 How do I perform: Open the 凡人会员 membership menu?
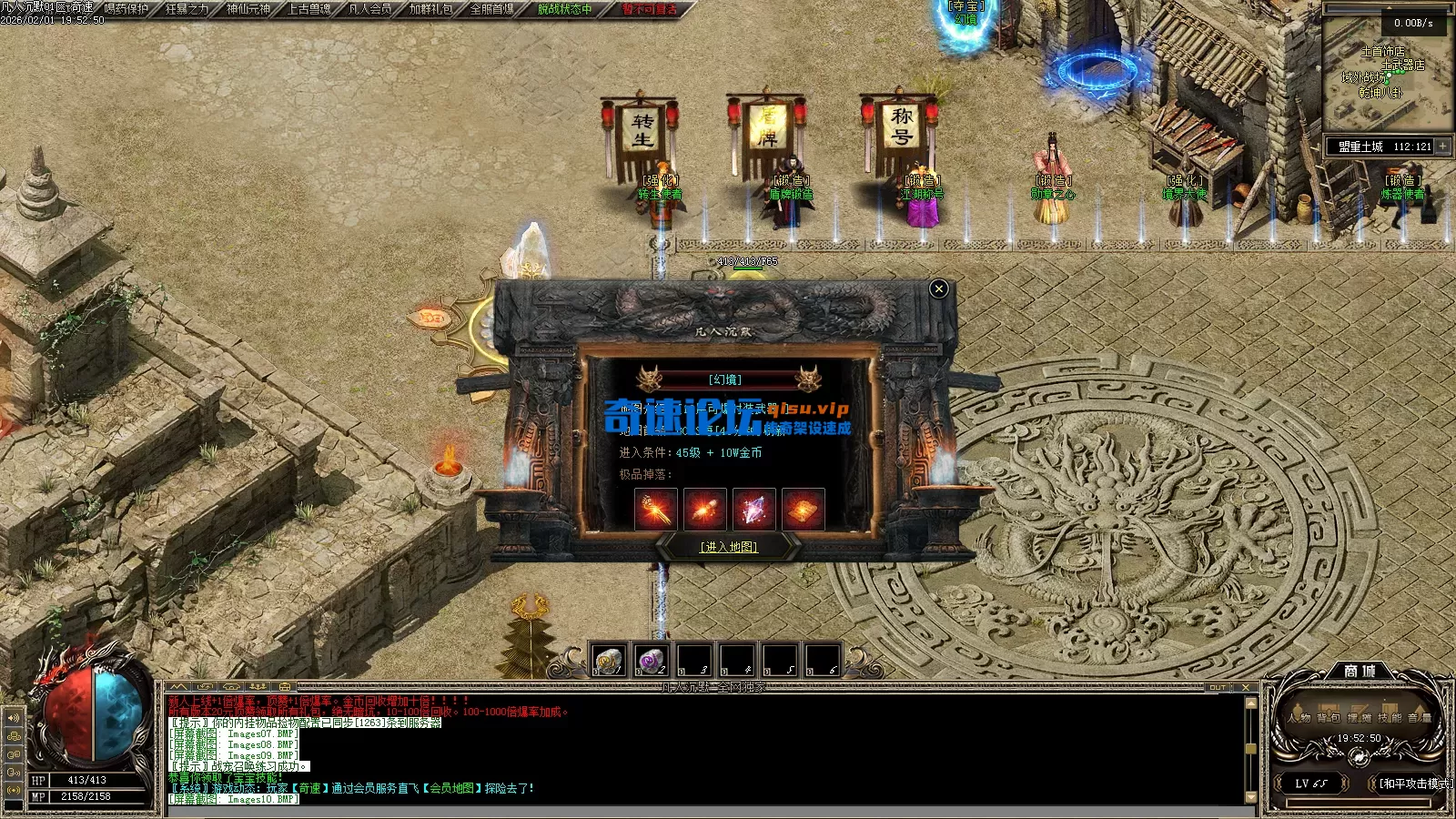click(369, 9)
